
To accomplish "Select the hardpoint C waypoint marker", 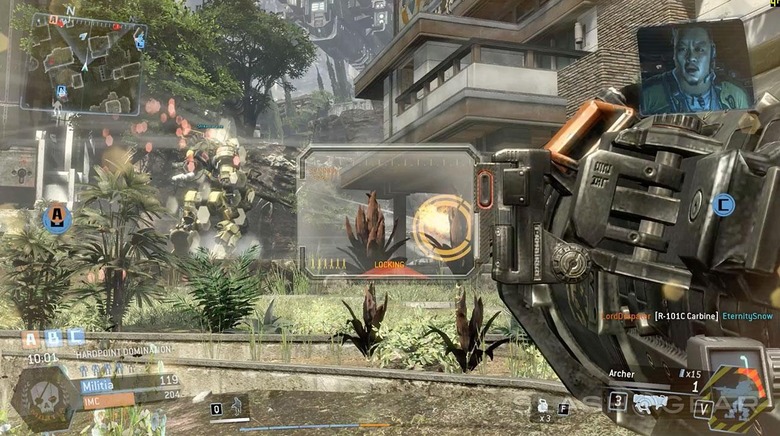I will (x=724, y=204).
